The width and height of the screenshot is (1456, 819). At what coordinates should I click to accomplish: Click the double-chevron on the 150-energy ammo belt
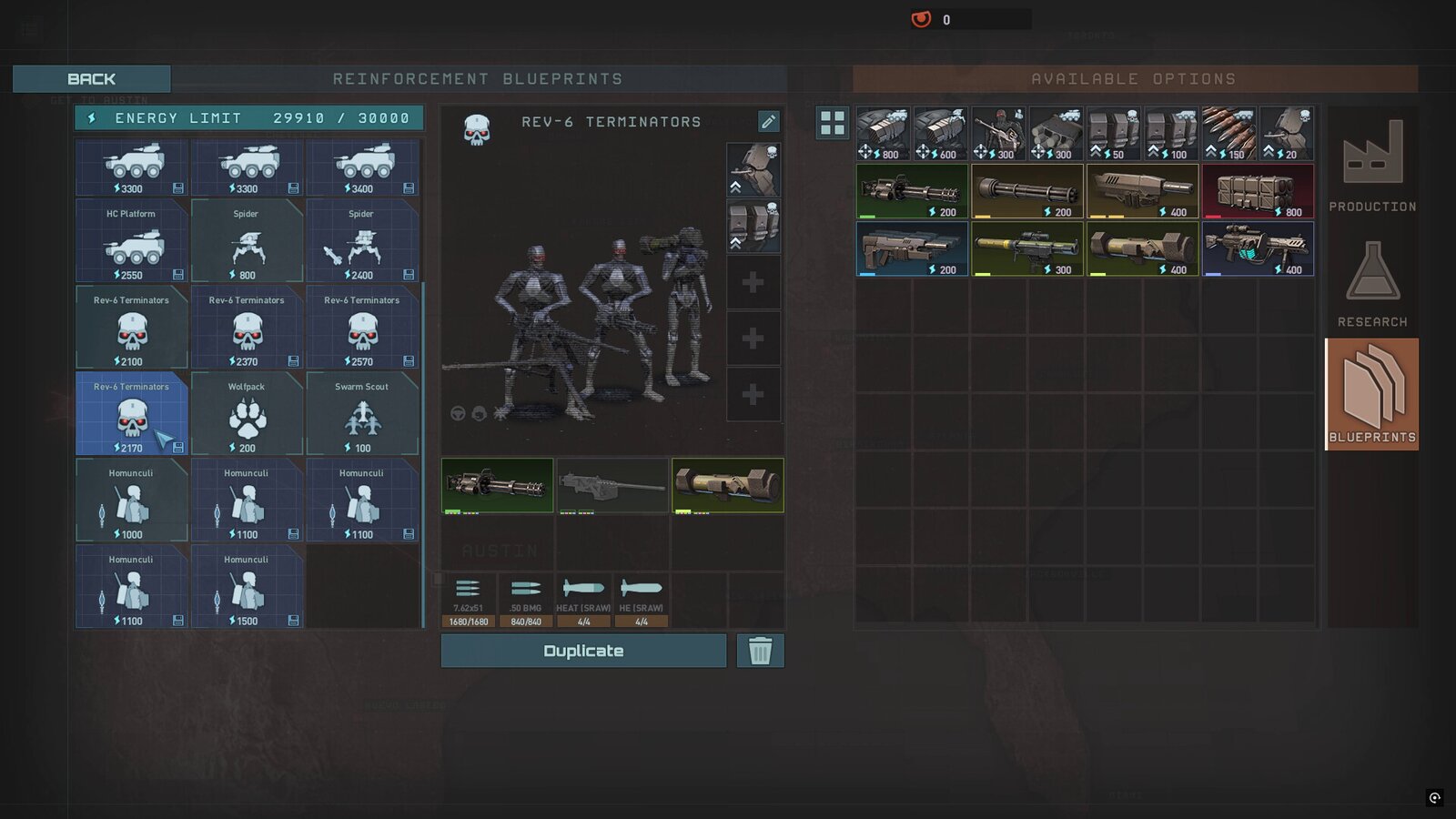coord(1213,151)
